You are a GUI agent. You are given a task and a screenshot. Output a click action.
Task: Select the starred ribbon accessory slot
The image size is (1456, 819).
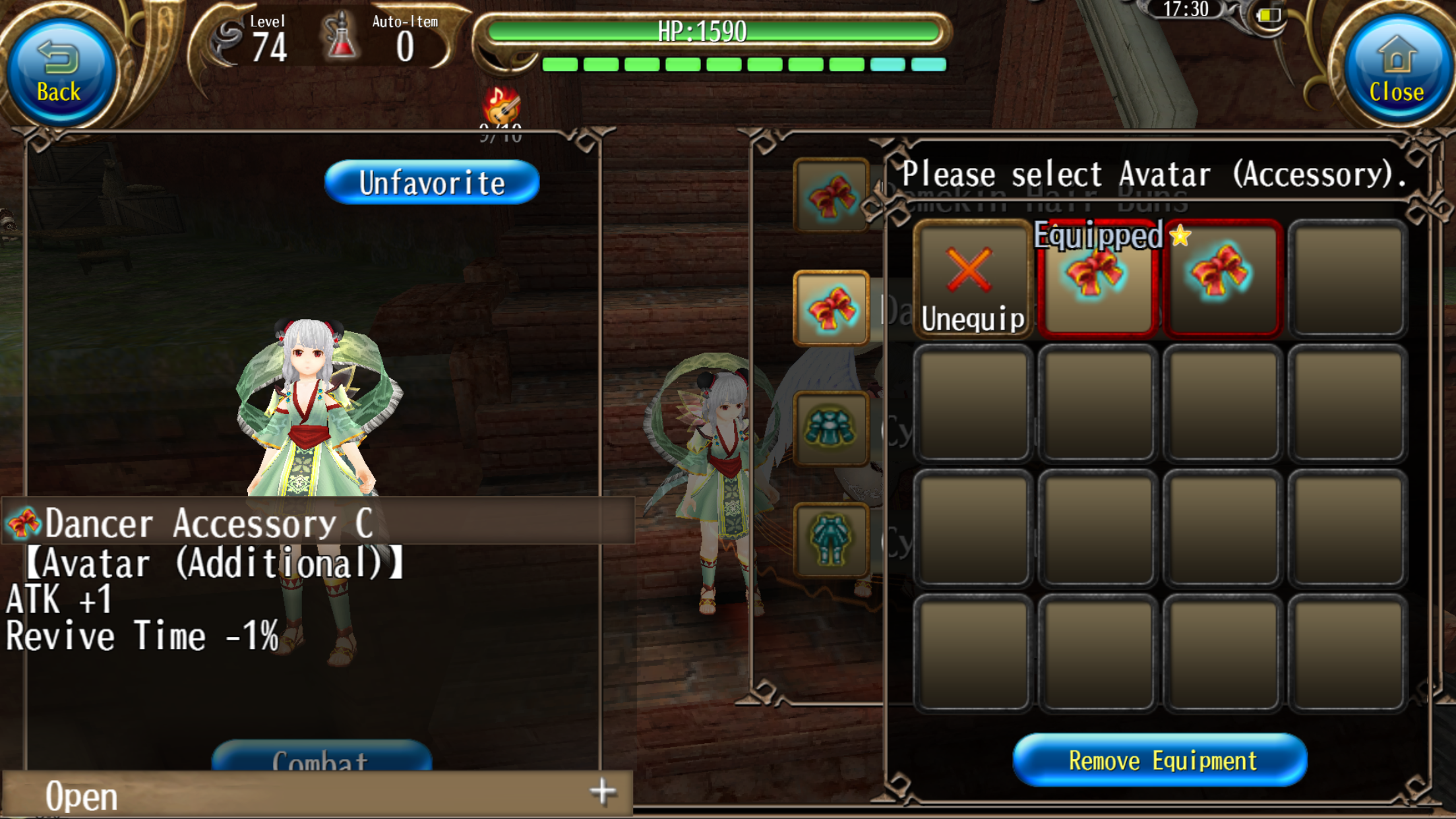pyautogui.click(x=1222, y=279)
